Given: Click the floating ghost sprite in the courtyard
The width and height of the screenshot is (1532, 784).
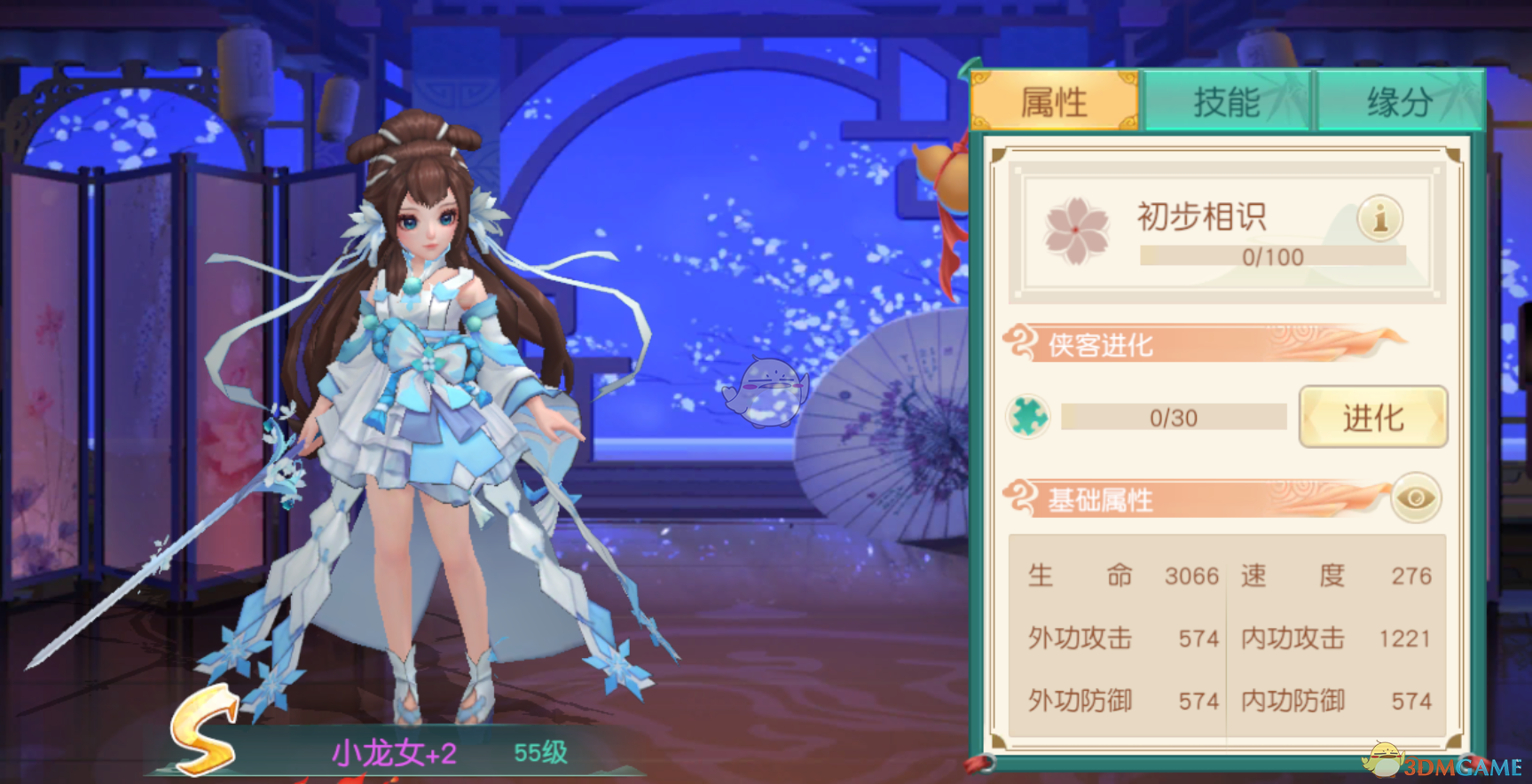Looking at the screenshot, I should click(767, 390).
